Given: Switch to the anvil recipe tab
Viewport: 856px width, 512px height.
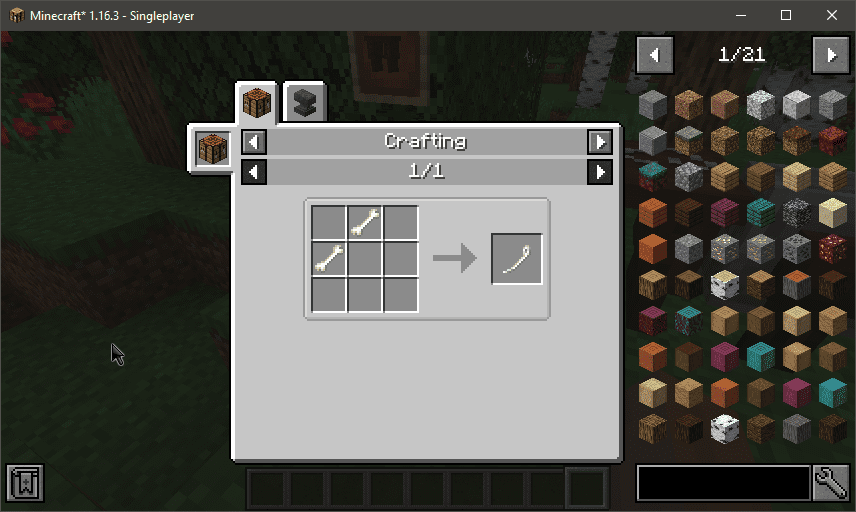Looking at the screenshot, I should coord(303,103).
